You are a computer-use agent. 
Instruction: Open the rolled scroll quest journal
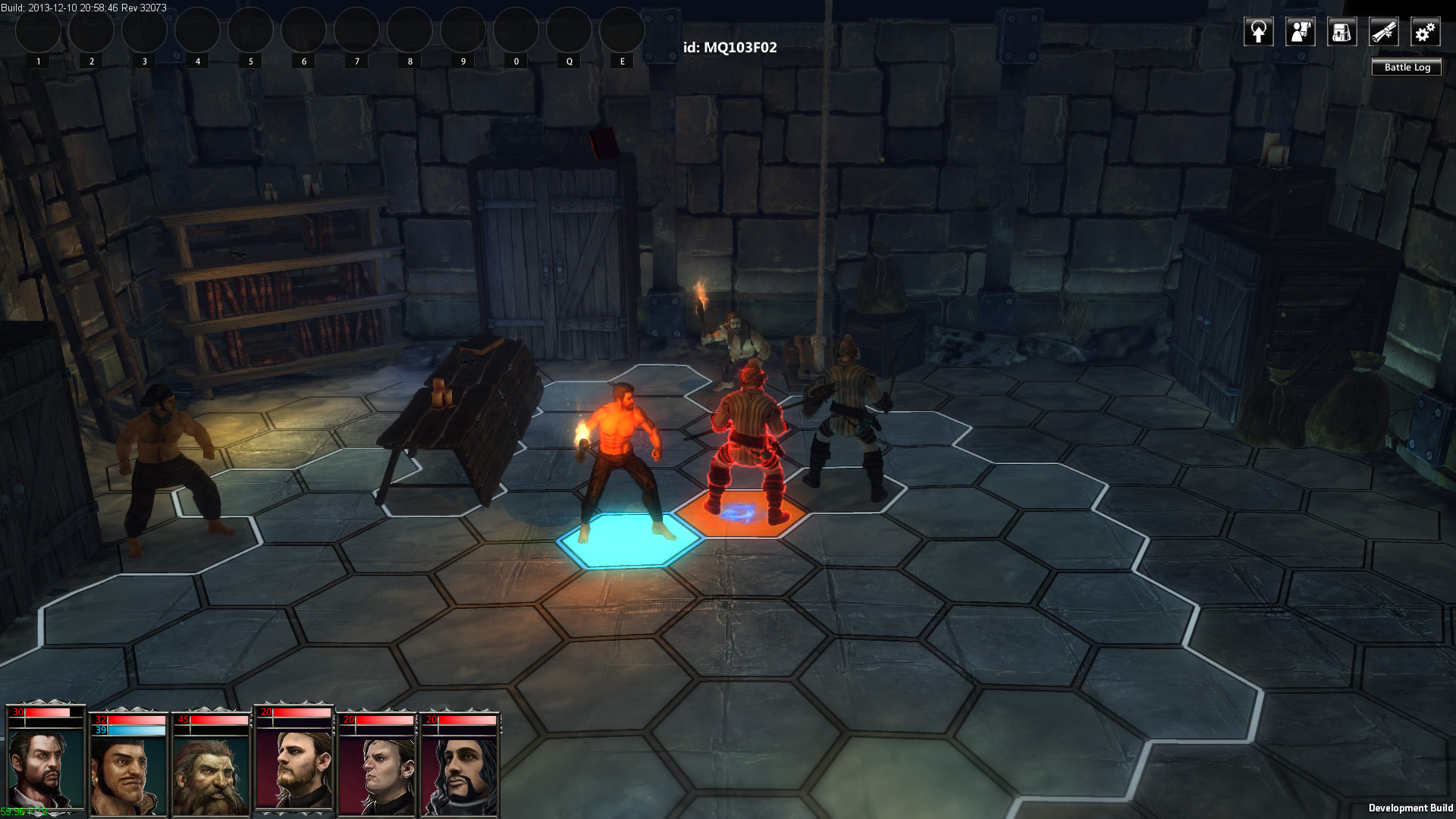1383,32
